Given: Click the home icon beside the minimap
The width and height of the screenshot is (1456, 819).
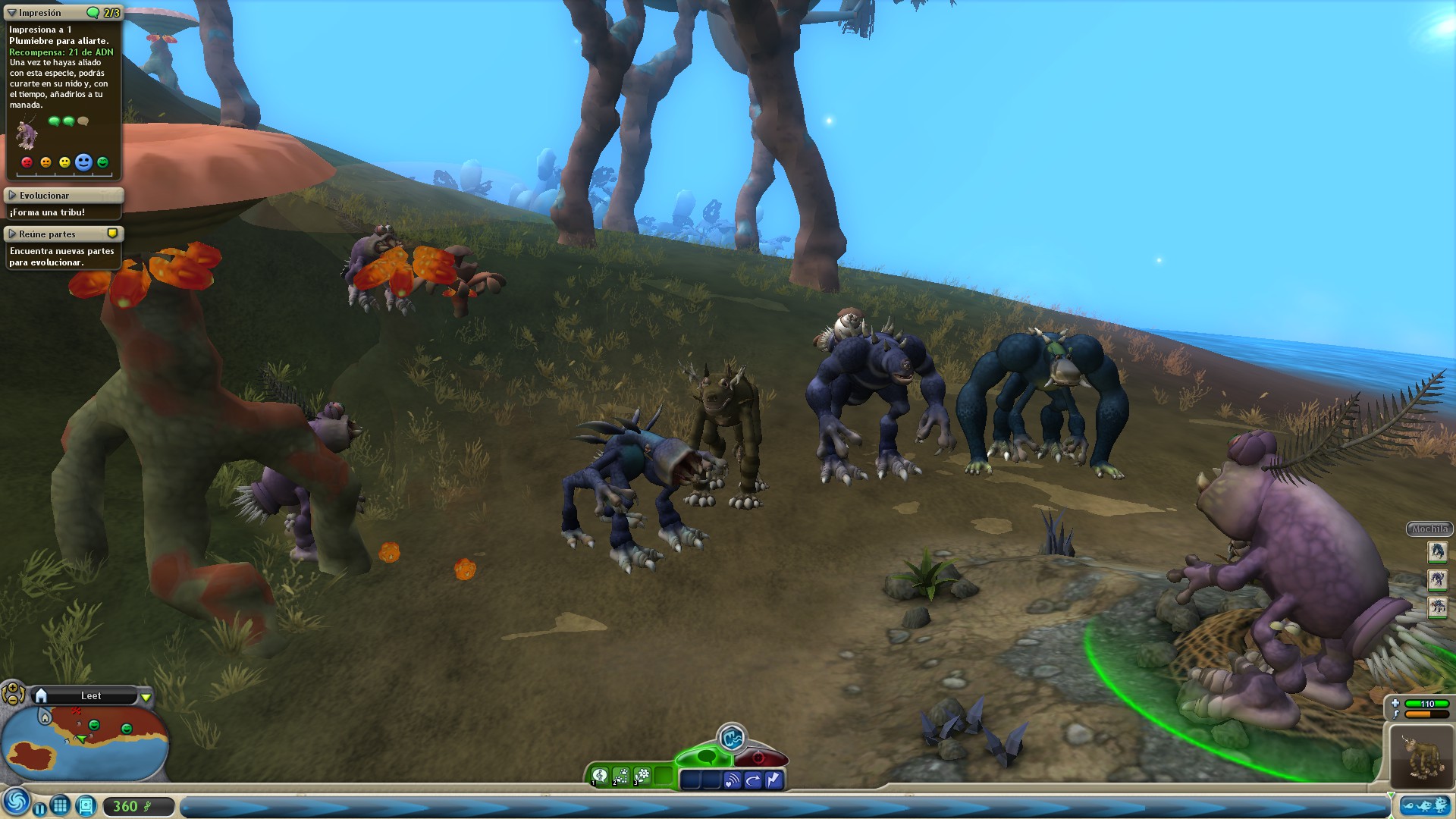Looking at the screenshot, I should [x=42, y=695].
